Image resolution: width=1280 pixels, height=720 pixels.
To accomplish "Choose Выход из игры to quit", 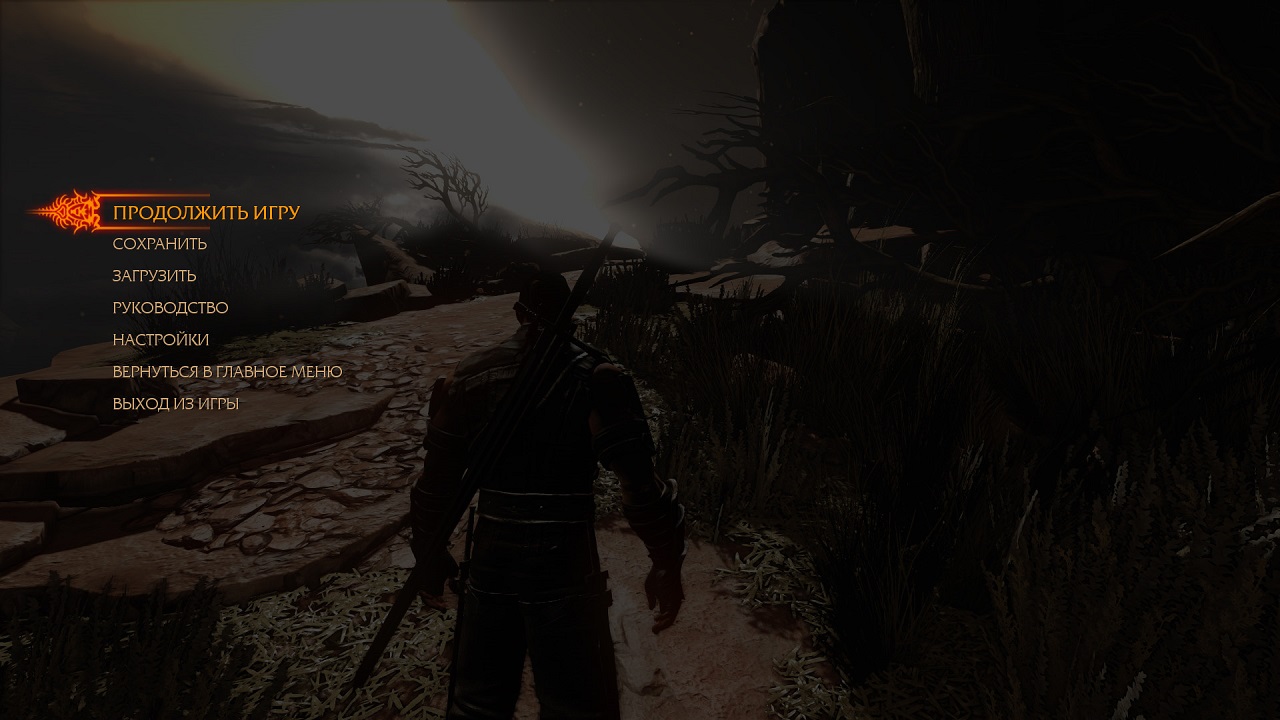I will tap(175, 404).
